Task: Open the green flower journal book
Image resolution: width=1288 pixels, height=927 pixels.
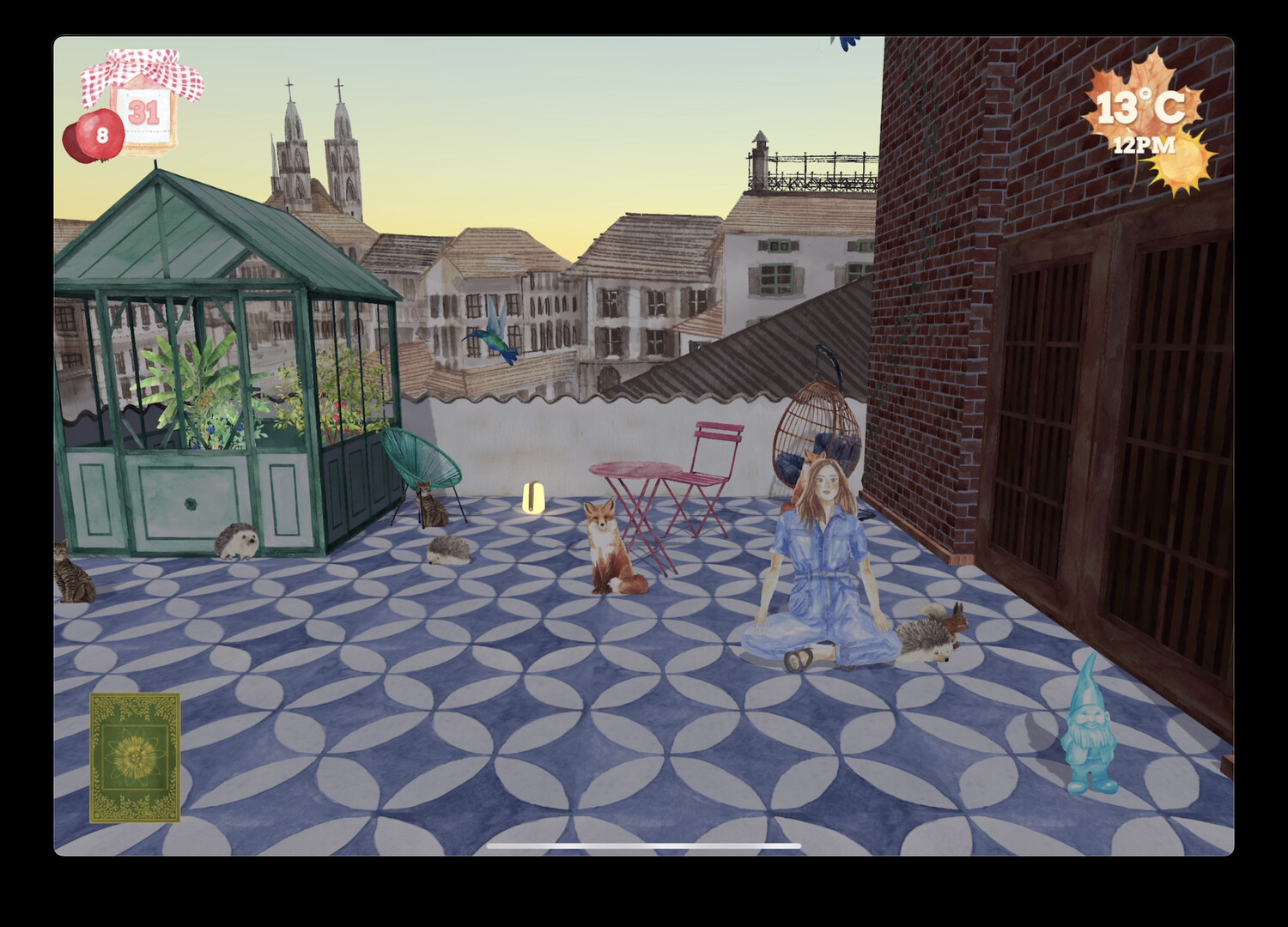Action: [x=133, y=755]
